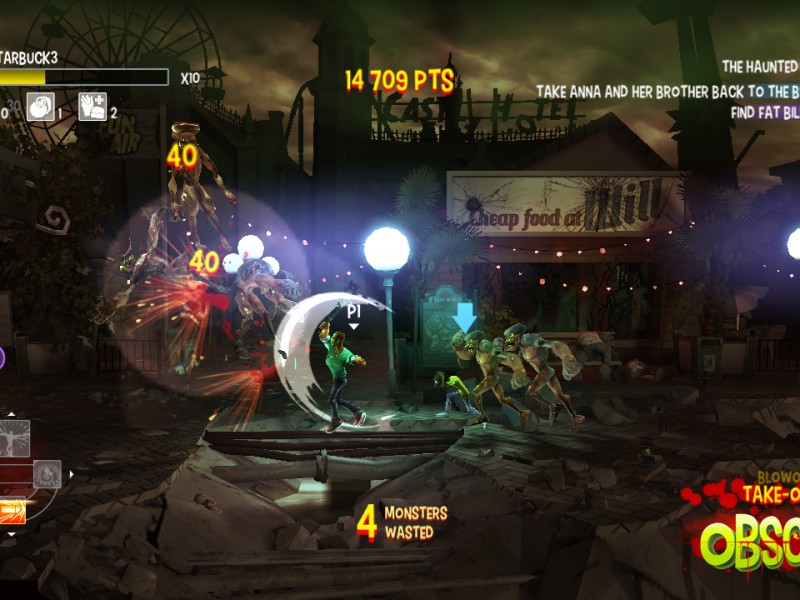Screen dimensions: 800x600
Task: Choose the glowing figure ability in skill wheel
Action: tap(14, 438)
